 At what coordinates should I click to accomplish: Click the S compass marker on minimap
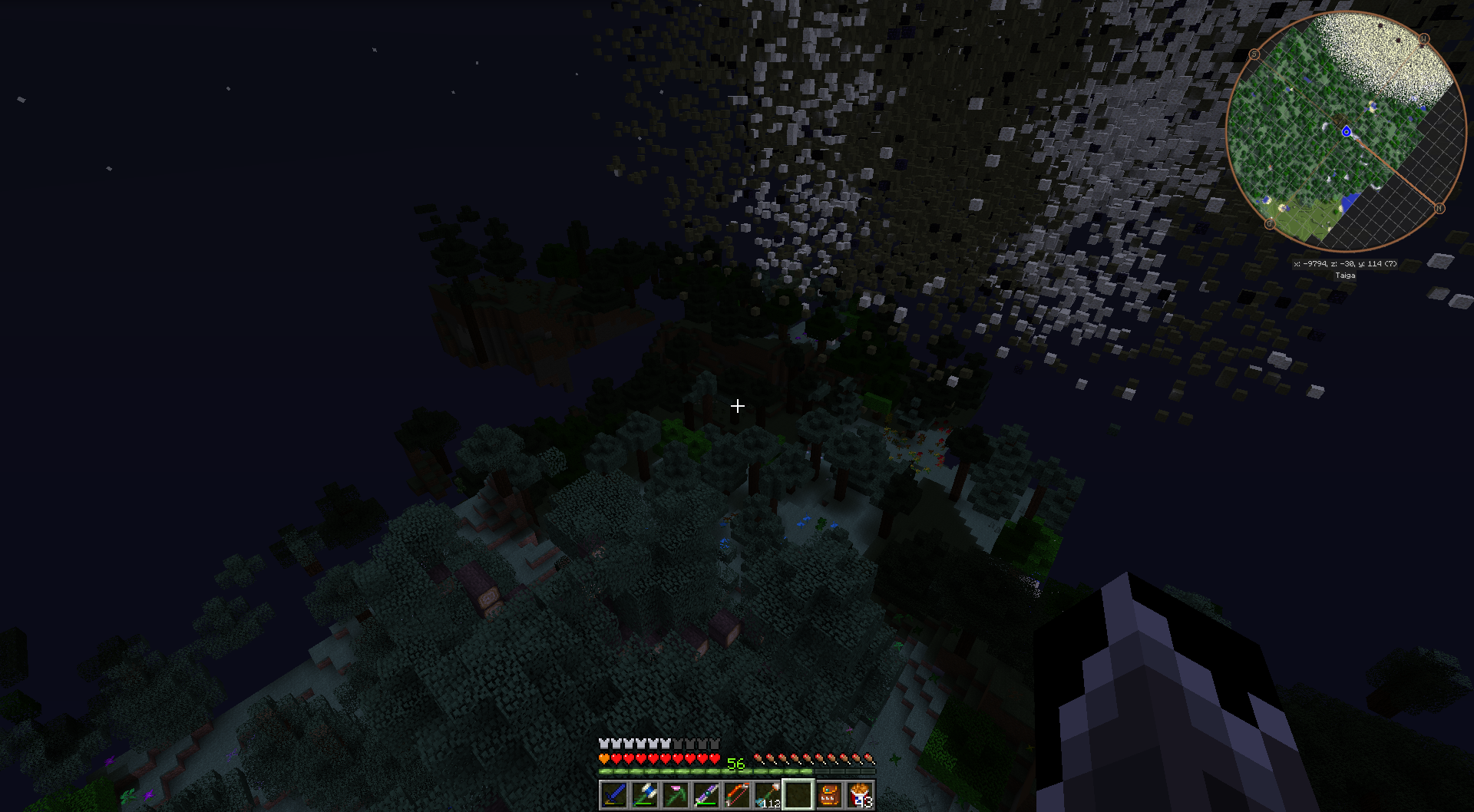coord(1254,54)
